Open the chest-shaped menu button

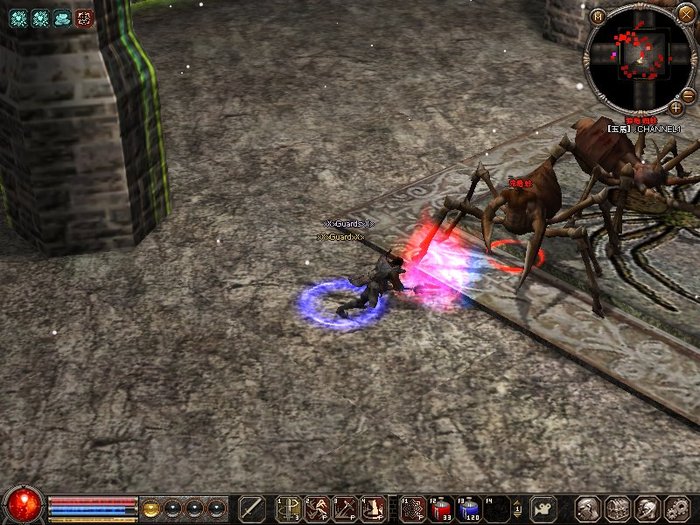point(617,508)
